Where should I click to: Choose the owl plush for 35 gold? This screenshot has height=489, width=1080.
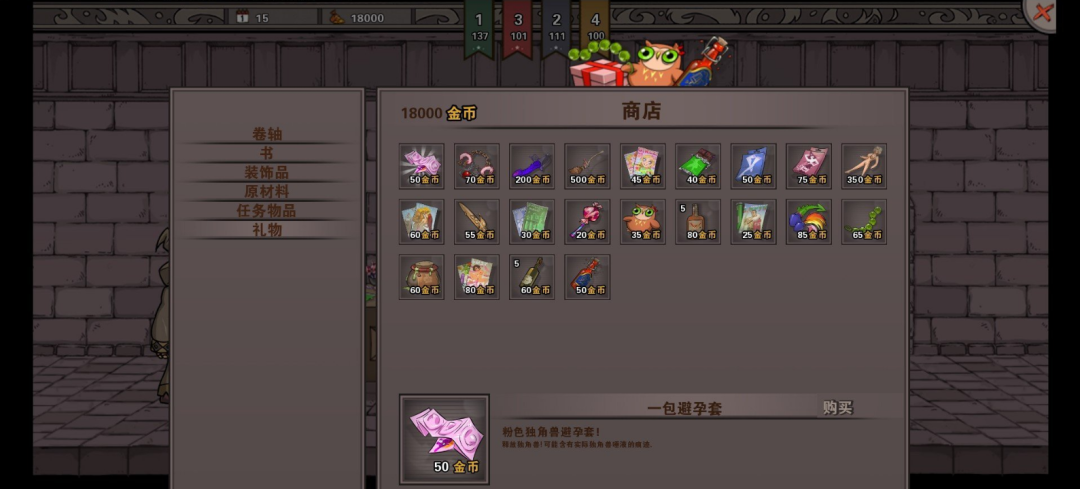click(x=643, y=221)
